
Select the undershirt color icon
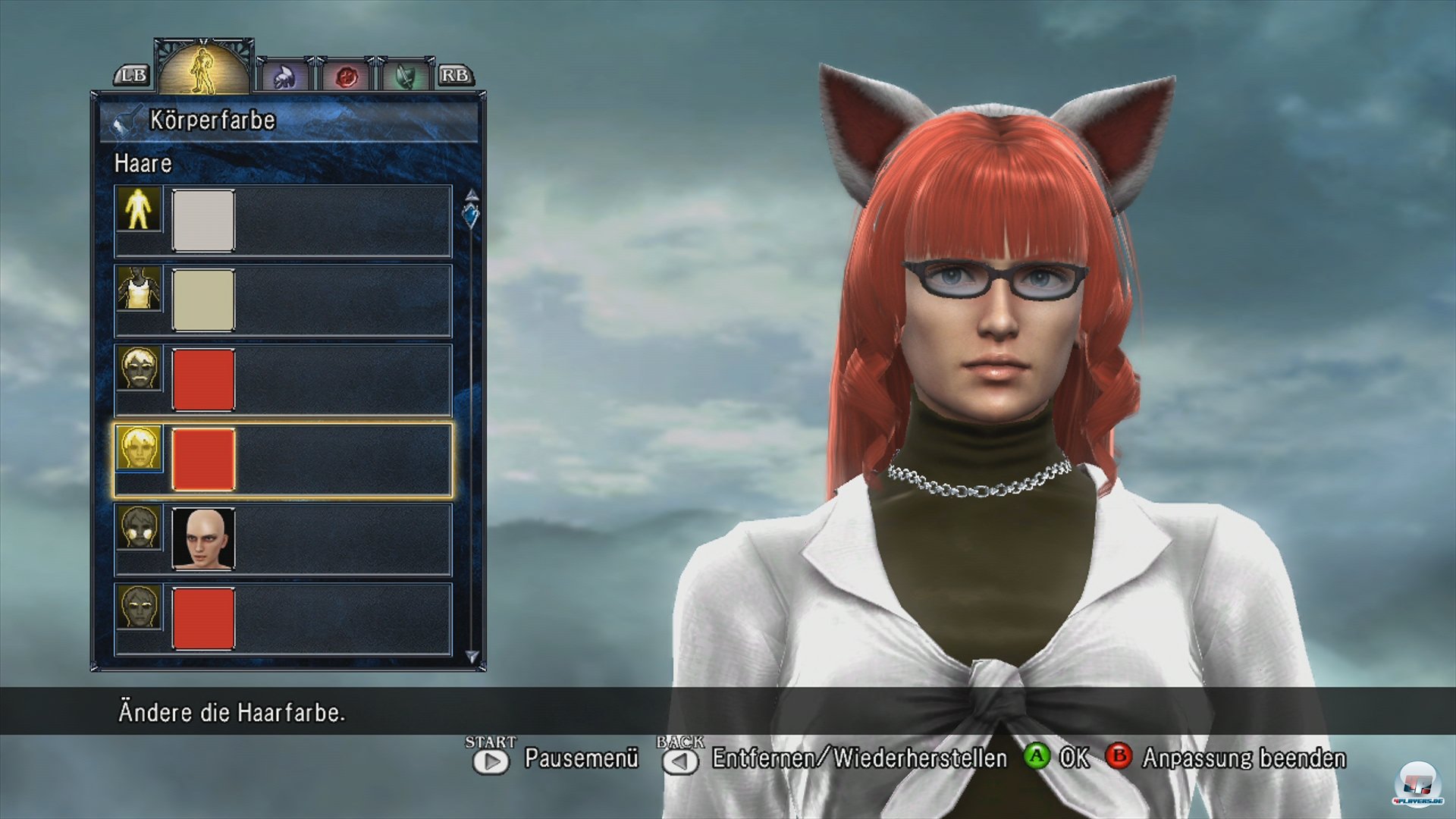139,288
